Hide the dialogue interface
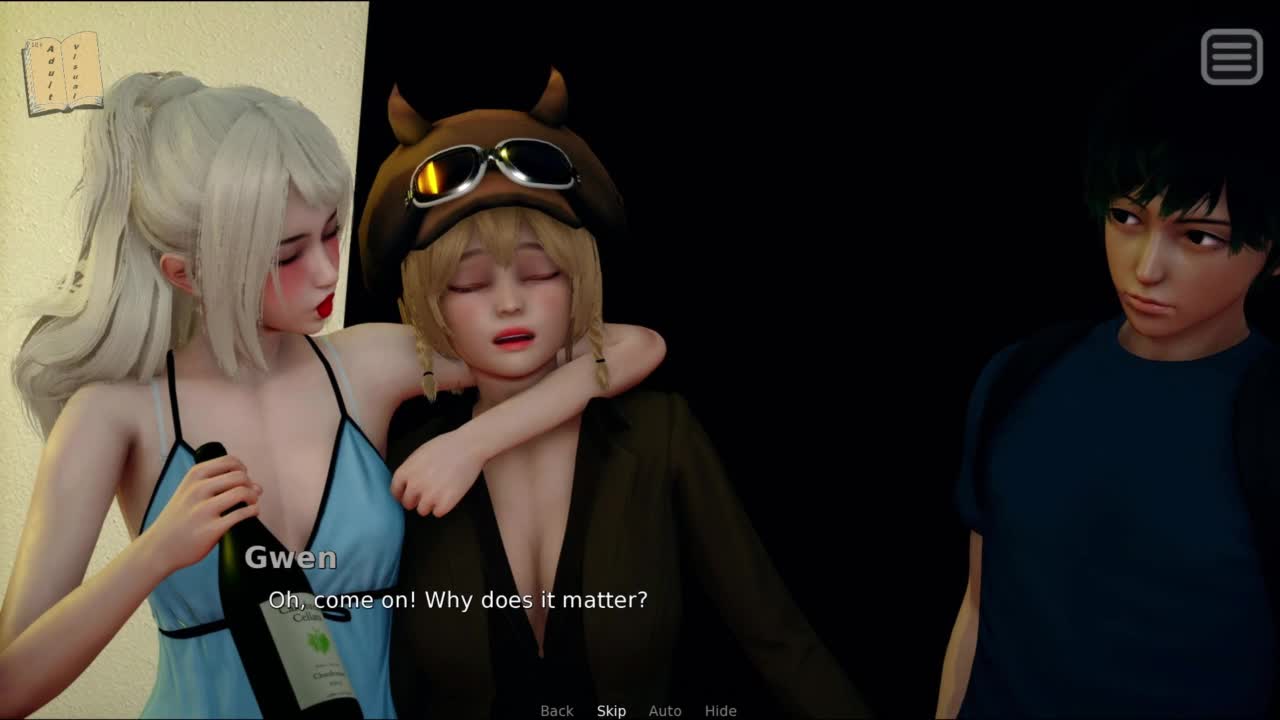This screenshot has width=1280, height=720. (x=720, y=711)
